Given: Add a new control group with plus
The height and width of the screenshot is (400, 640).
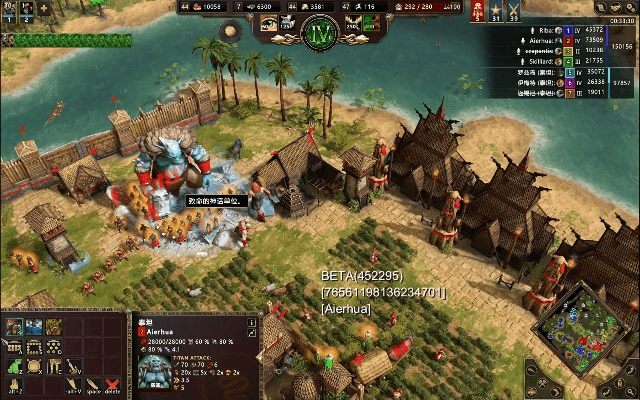Looking at the screenshot, I should coord(44,8).
